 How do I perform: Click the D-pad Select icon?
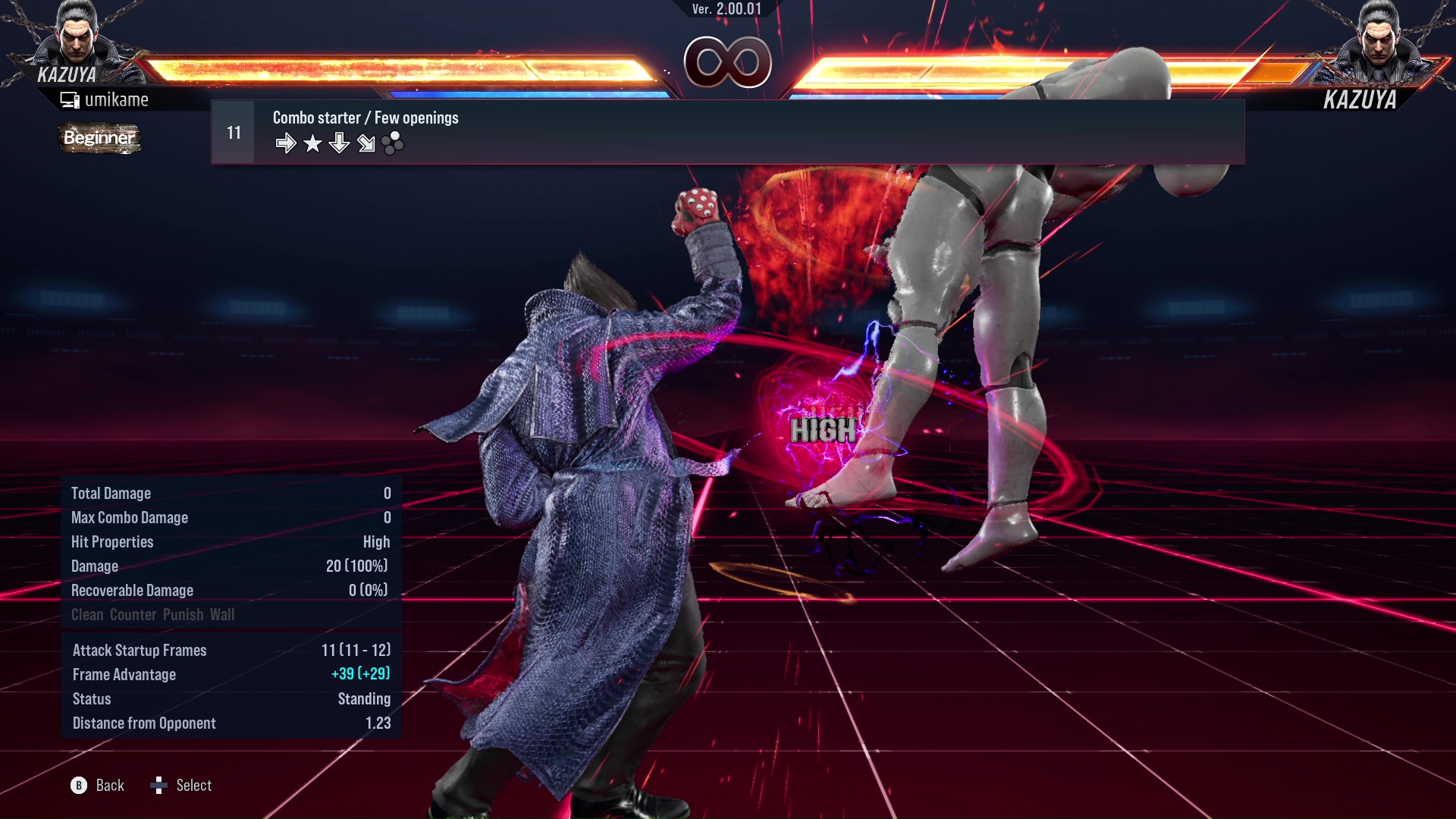tap(160, 786)
